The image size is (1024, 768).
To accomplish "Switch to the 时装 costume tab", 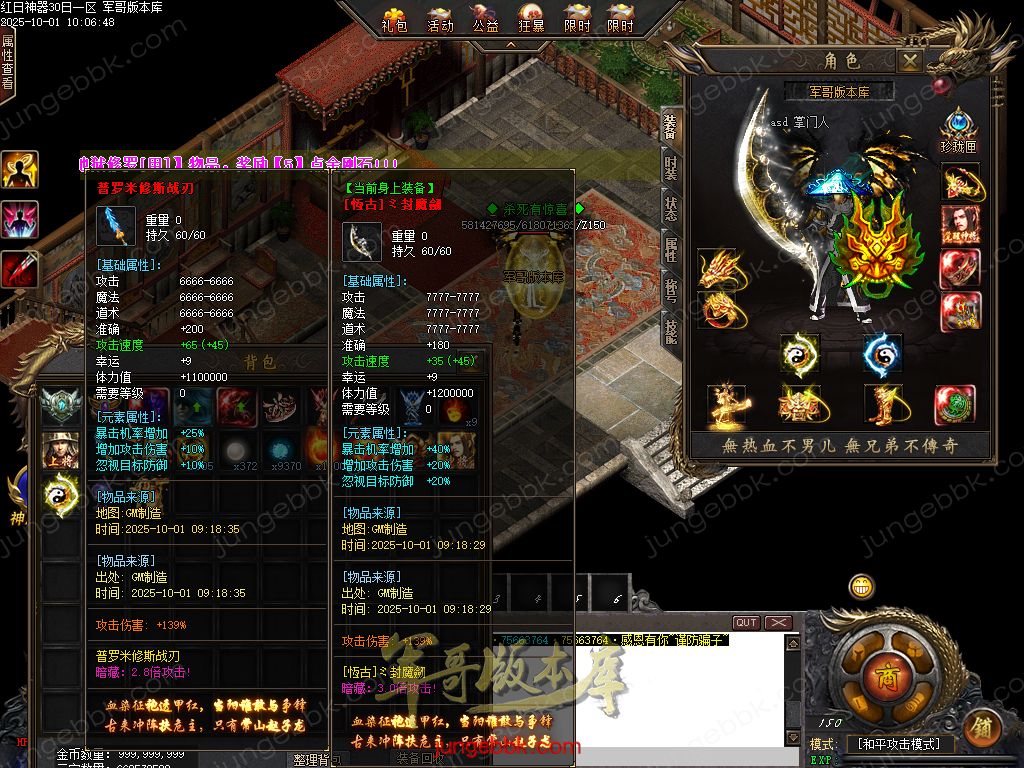I will (671, 168).
